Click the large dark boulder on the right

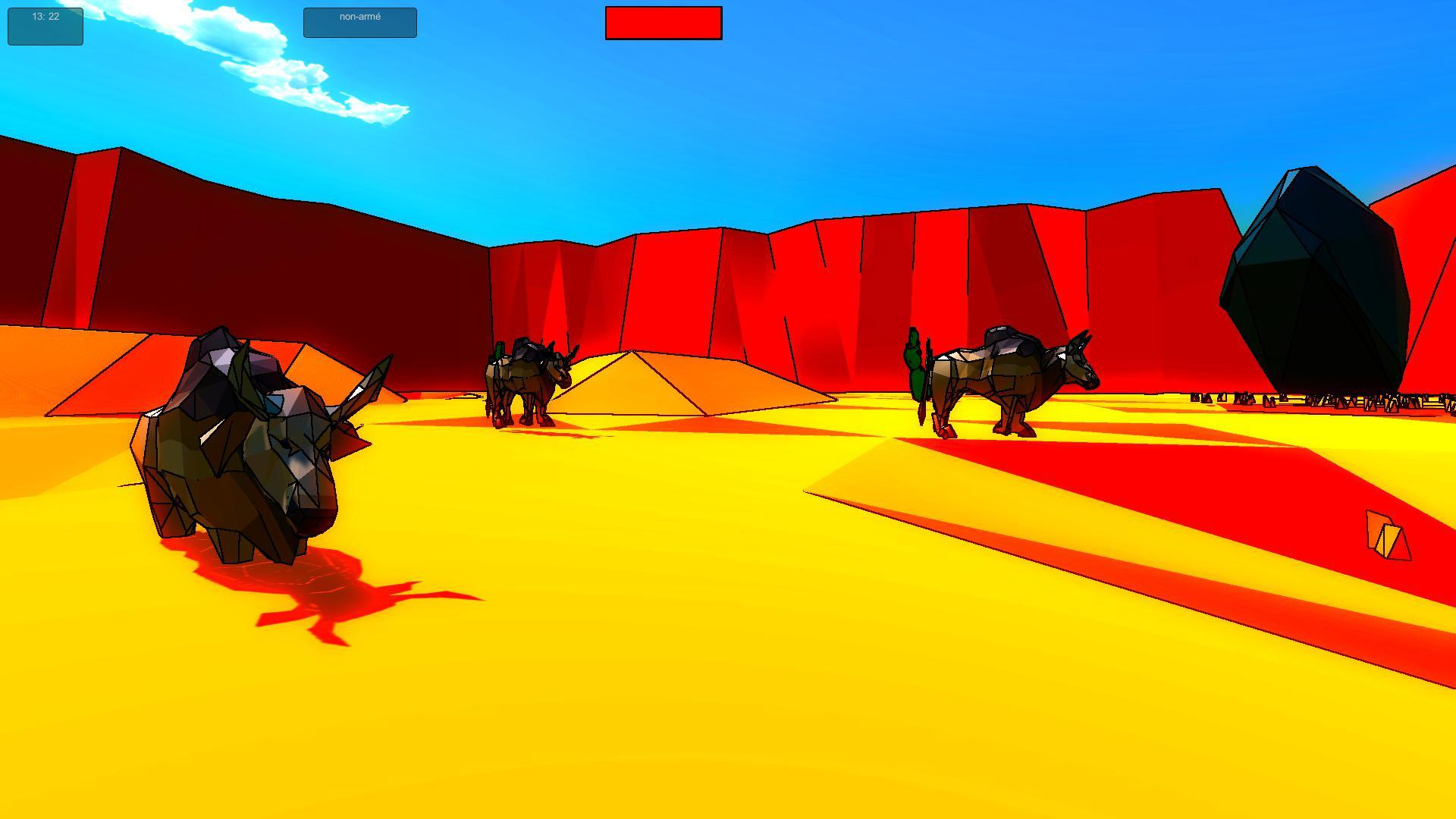[x=1319, y=273]
